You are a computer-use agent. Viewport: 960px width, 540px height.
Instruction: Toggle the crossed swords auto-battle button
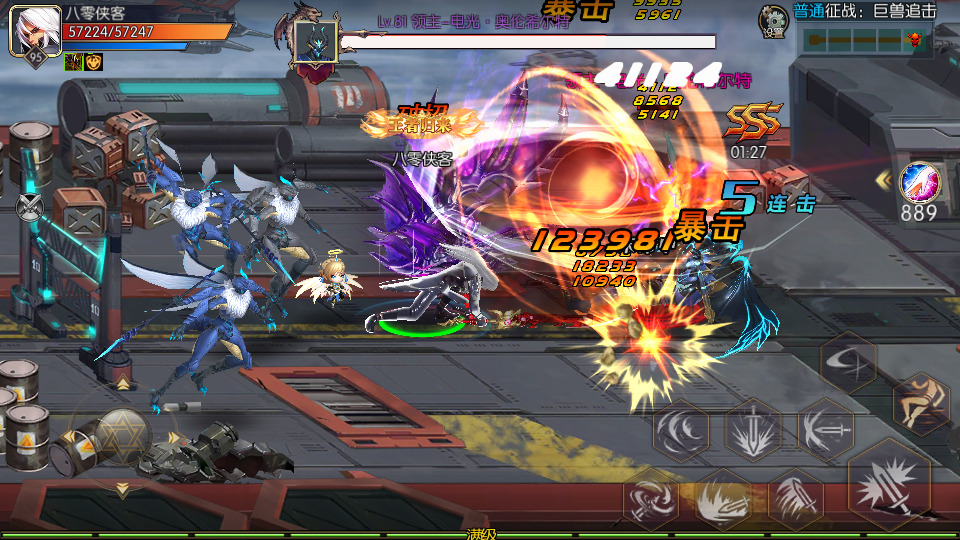pyautogui.click(x=30, y=206)
